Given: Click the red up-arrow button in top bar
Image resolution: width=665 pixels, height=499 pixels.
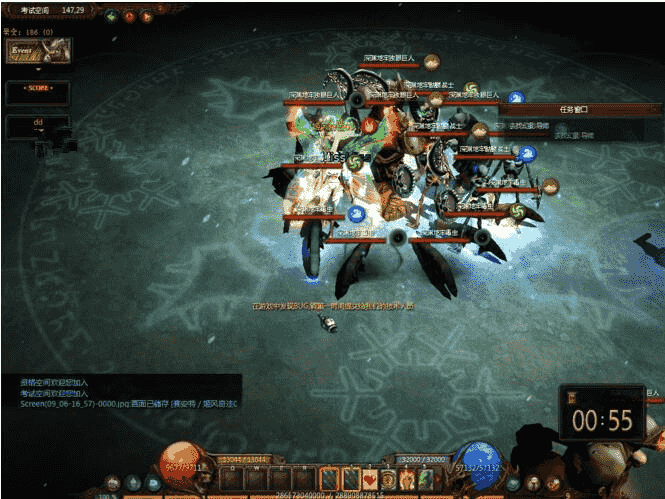Looking at the screenshot, I should [129, 16].
